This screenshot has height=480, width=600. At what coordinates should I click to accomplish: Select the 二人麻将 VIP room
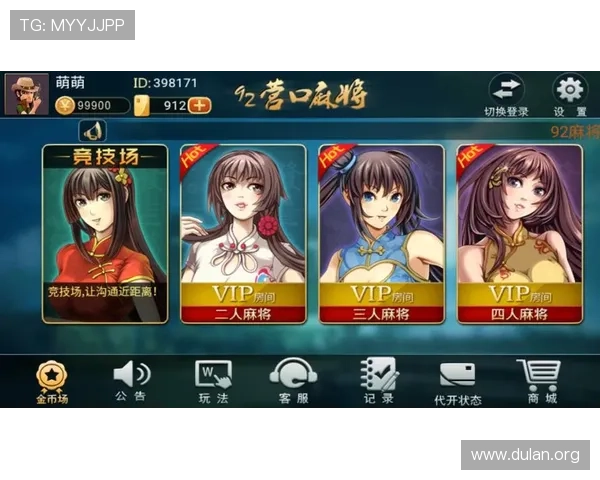(243, 234)
